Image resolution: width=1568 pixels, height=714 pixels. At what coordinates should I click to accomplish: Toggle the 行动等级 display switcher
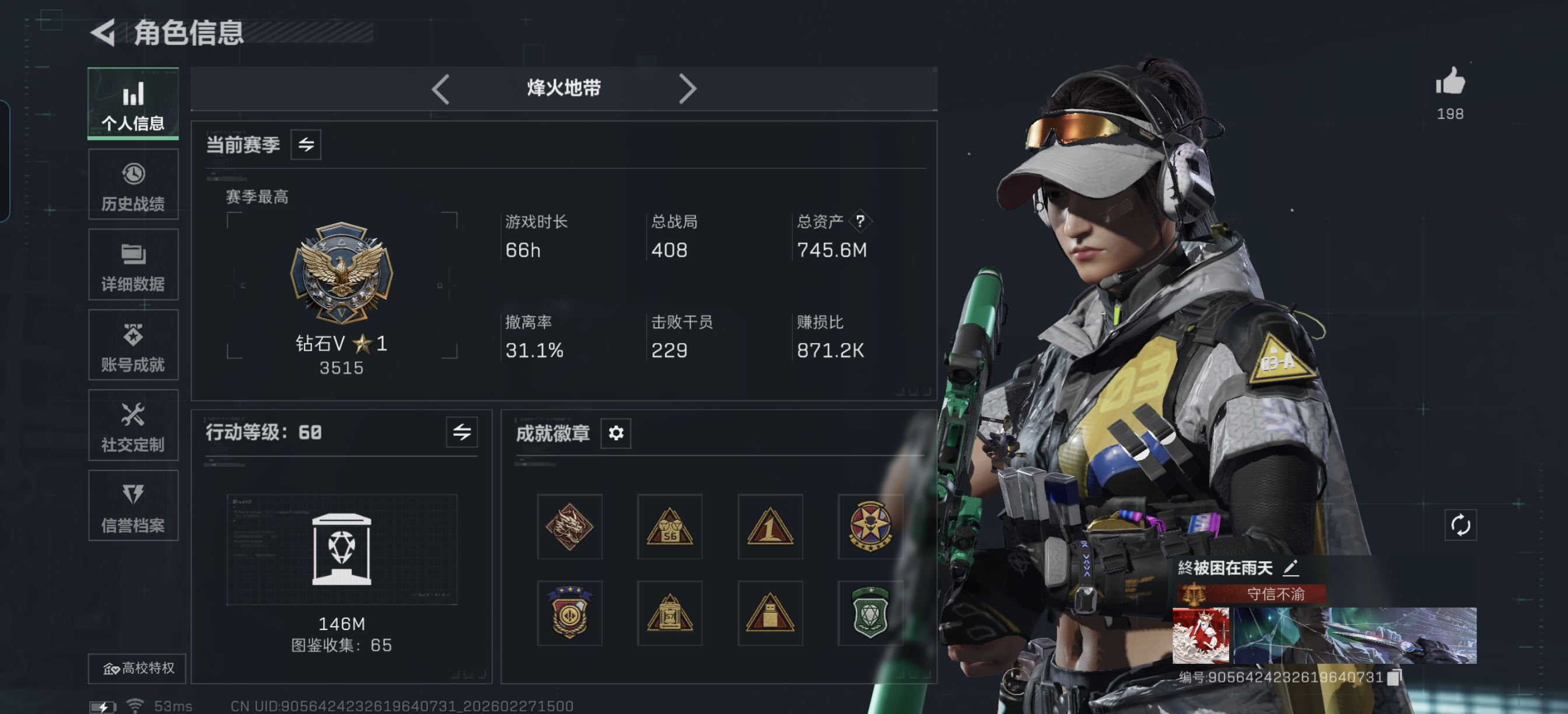[x=461, y=433]
